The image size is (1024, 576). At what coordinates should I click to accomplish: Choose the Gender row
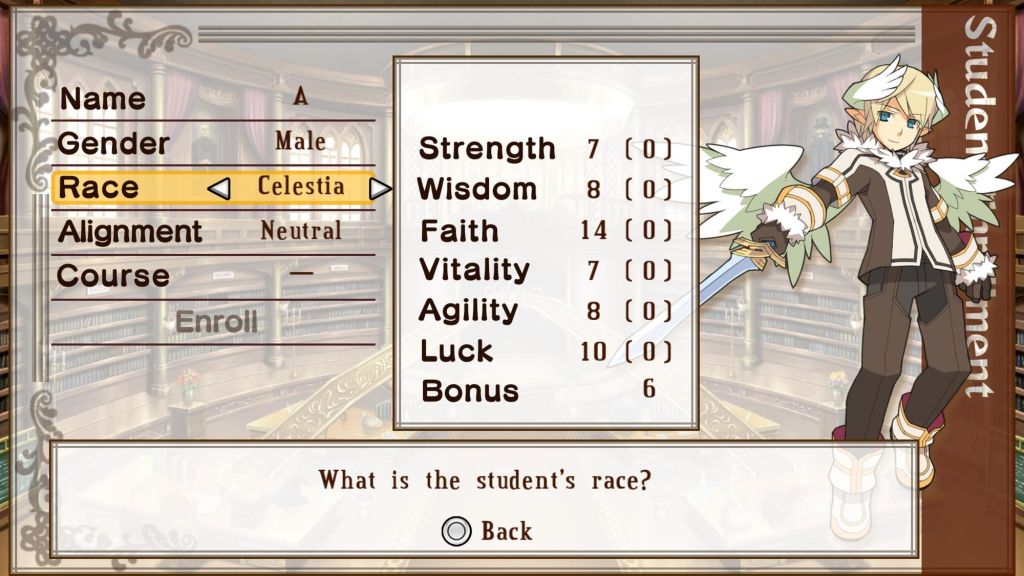coord(213,143)
